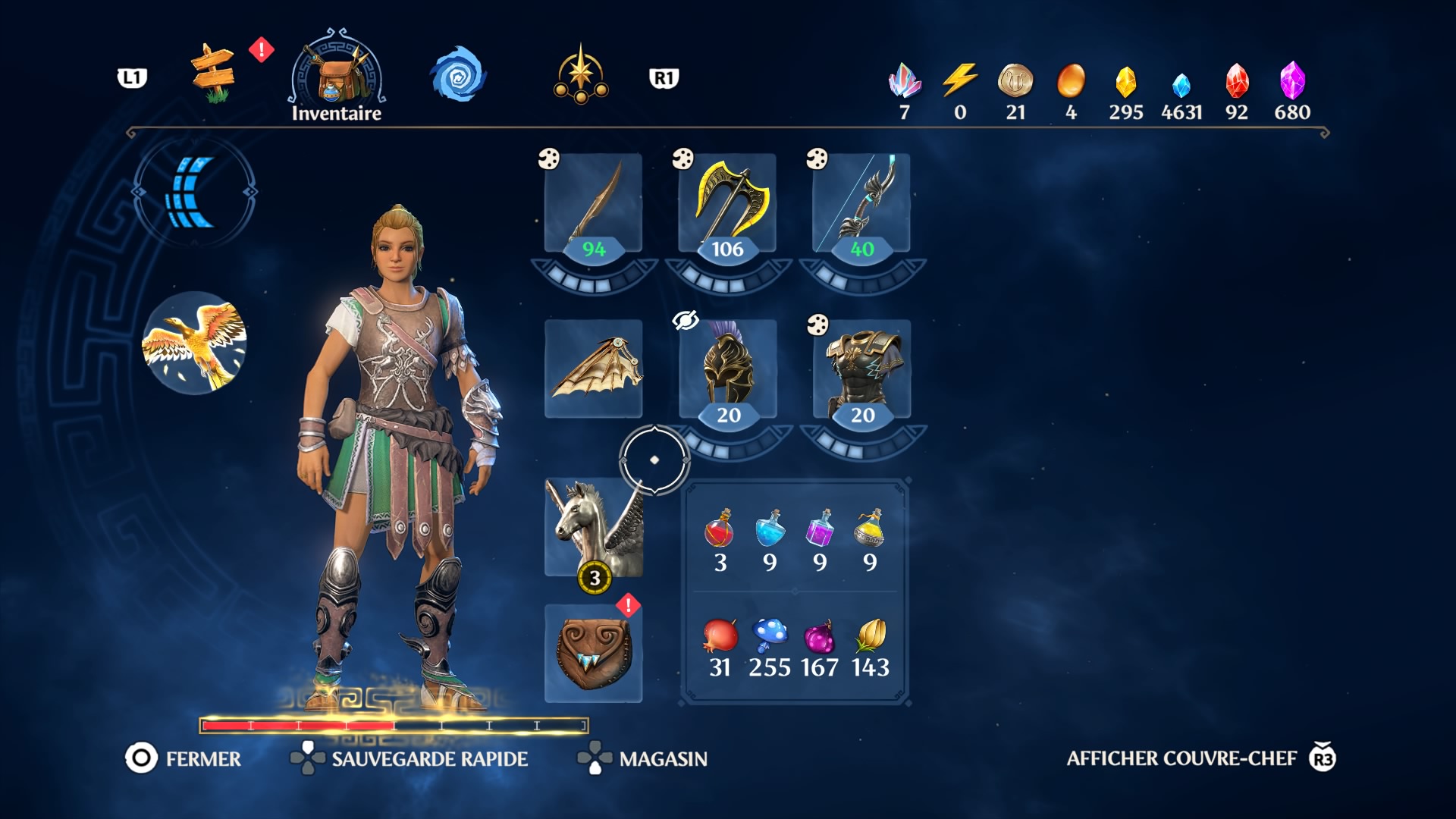Switch to the blue swirl tab
Image resolution: width=1456 pixels, height=819 pixels.
pos(457,75)
